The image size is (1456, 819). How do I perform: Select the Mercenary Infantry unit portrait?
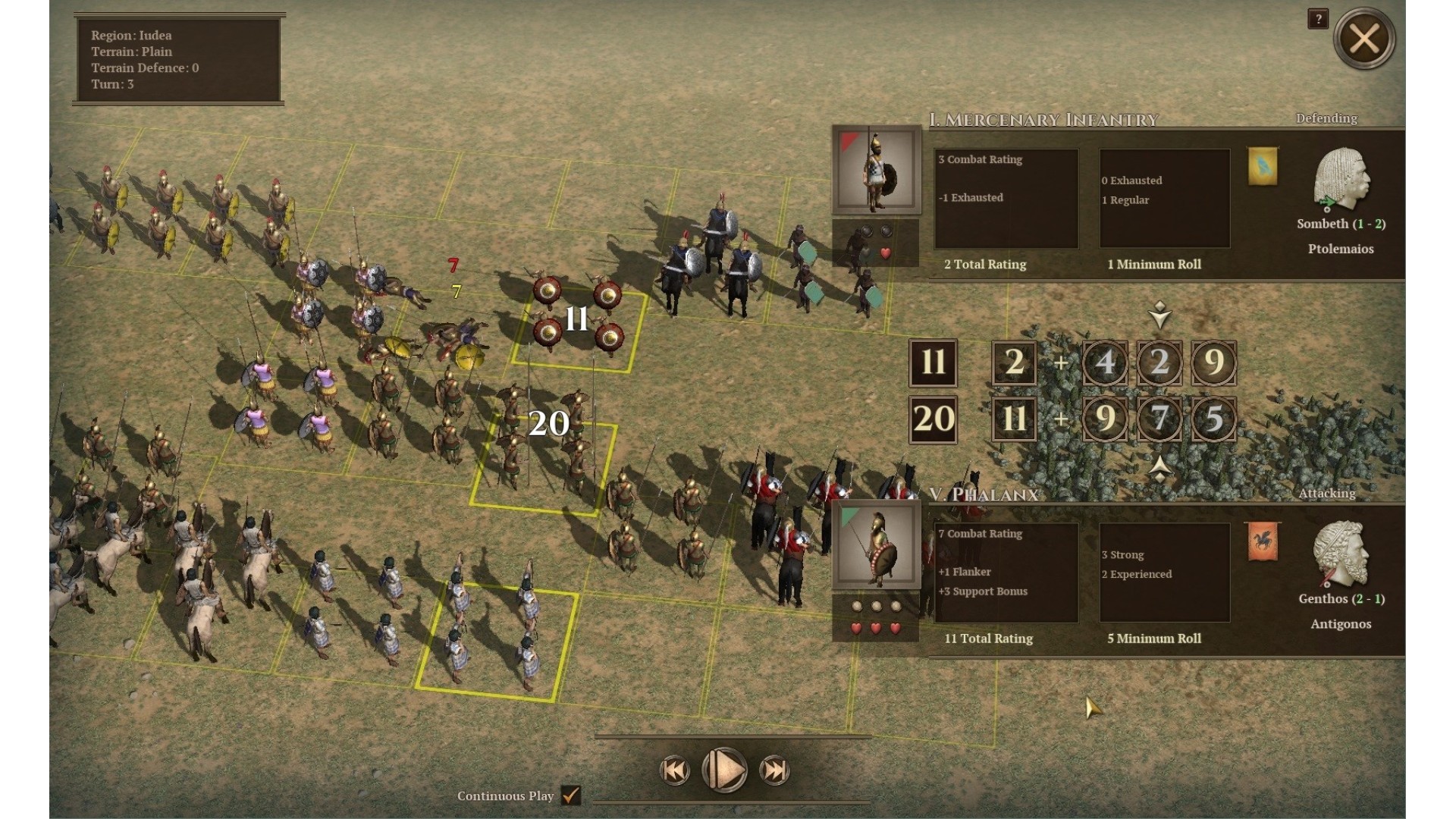(x=877, y=171)
